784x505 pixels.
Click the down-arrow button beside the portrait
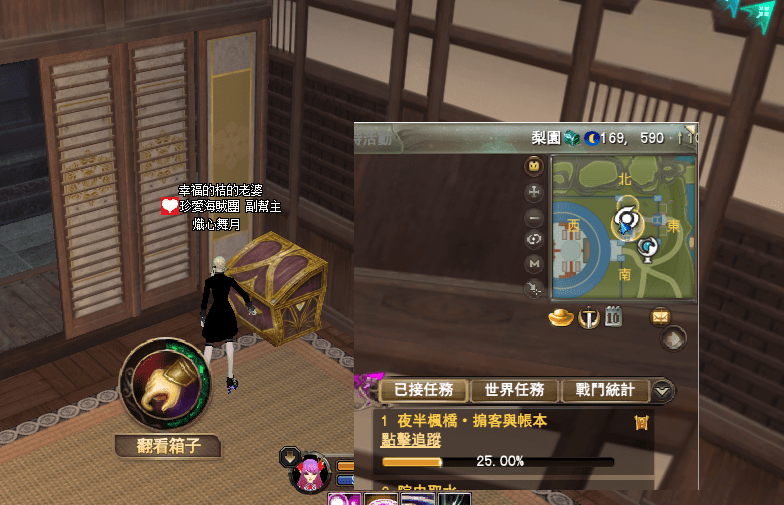click(x=288, y=455)
